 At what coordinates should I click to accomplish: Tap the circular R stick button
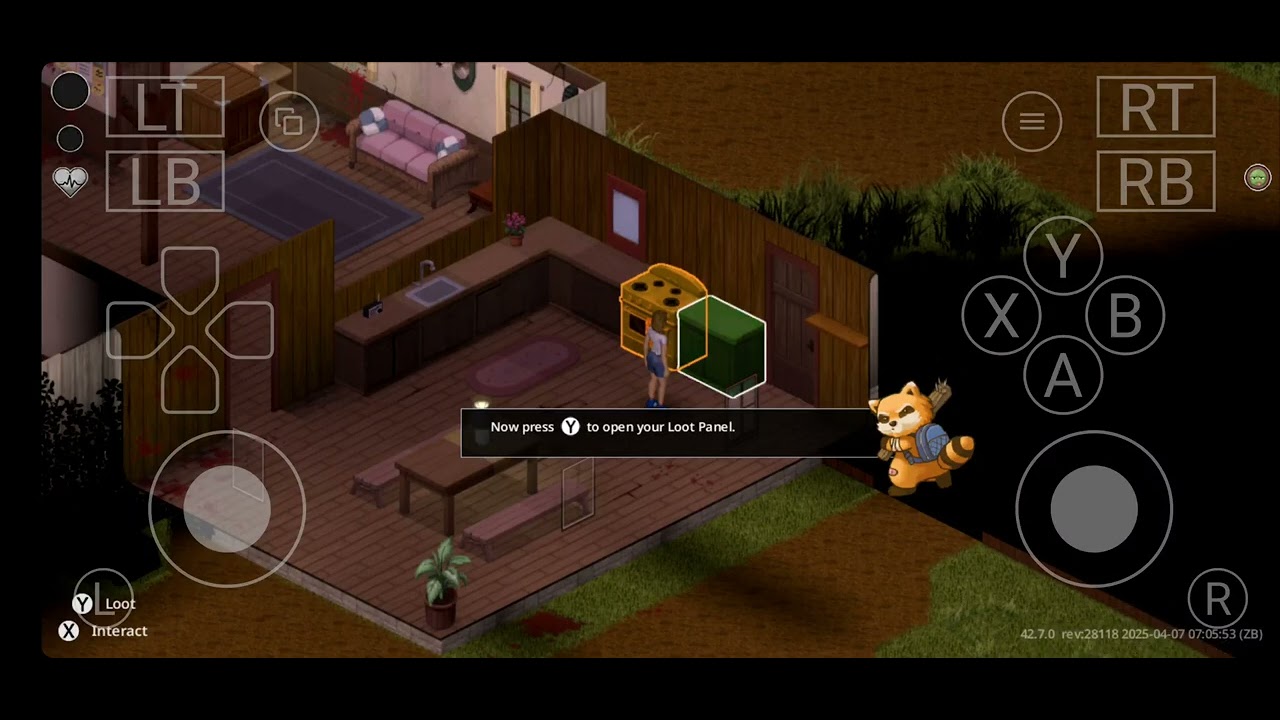point(1218,599)
